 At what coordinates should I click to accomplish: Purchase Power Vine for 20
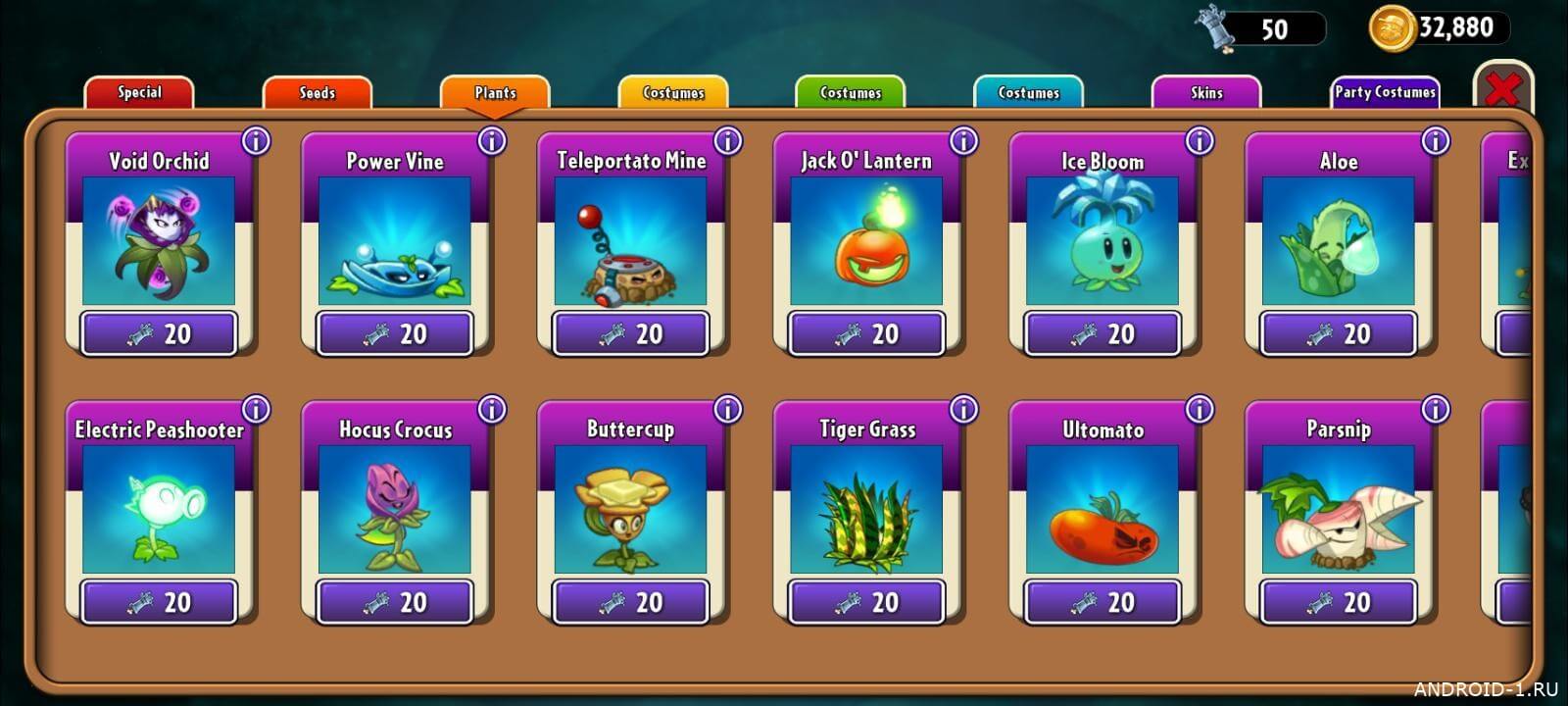[395, 334]
